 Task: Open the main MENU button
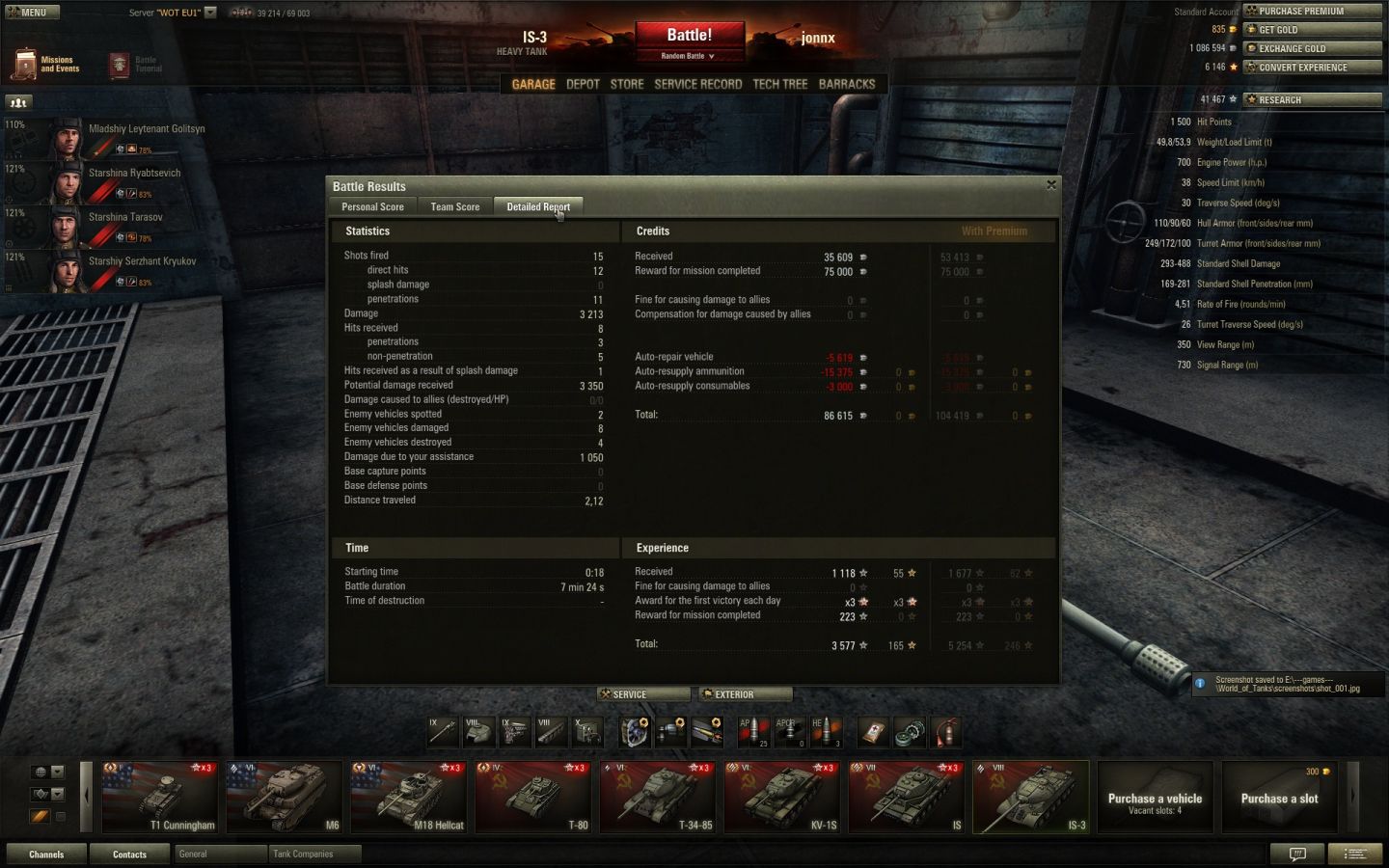click(x=32, y=13)
